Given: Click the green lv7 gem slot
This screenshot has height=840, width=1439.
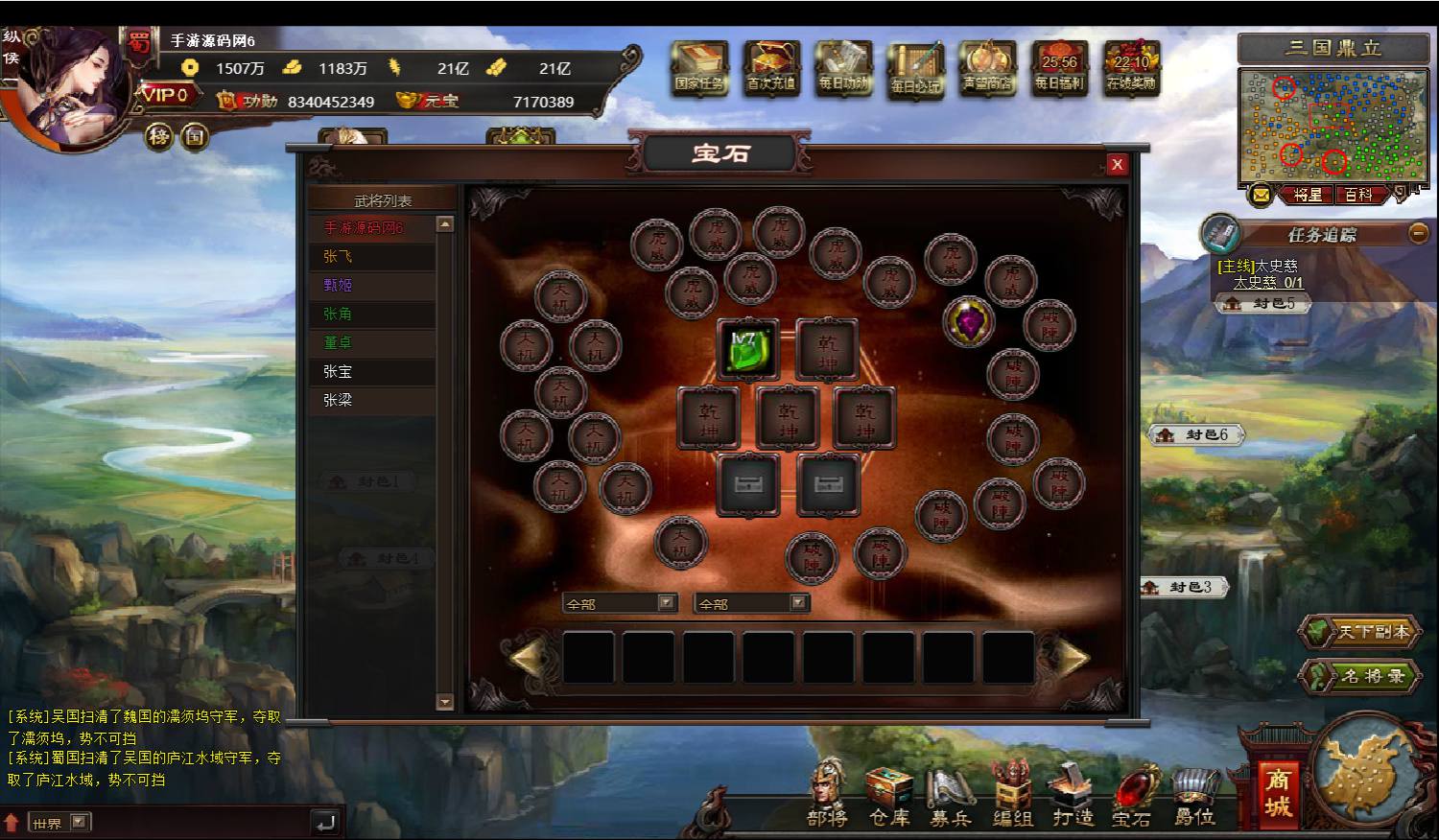Looking at the screenshot, I should tap(747, 348).
